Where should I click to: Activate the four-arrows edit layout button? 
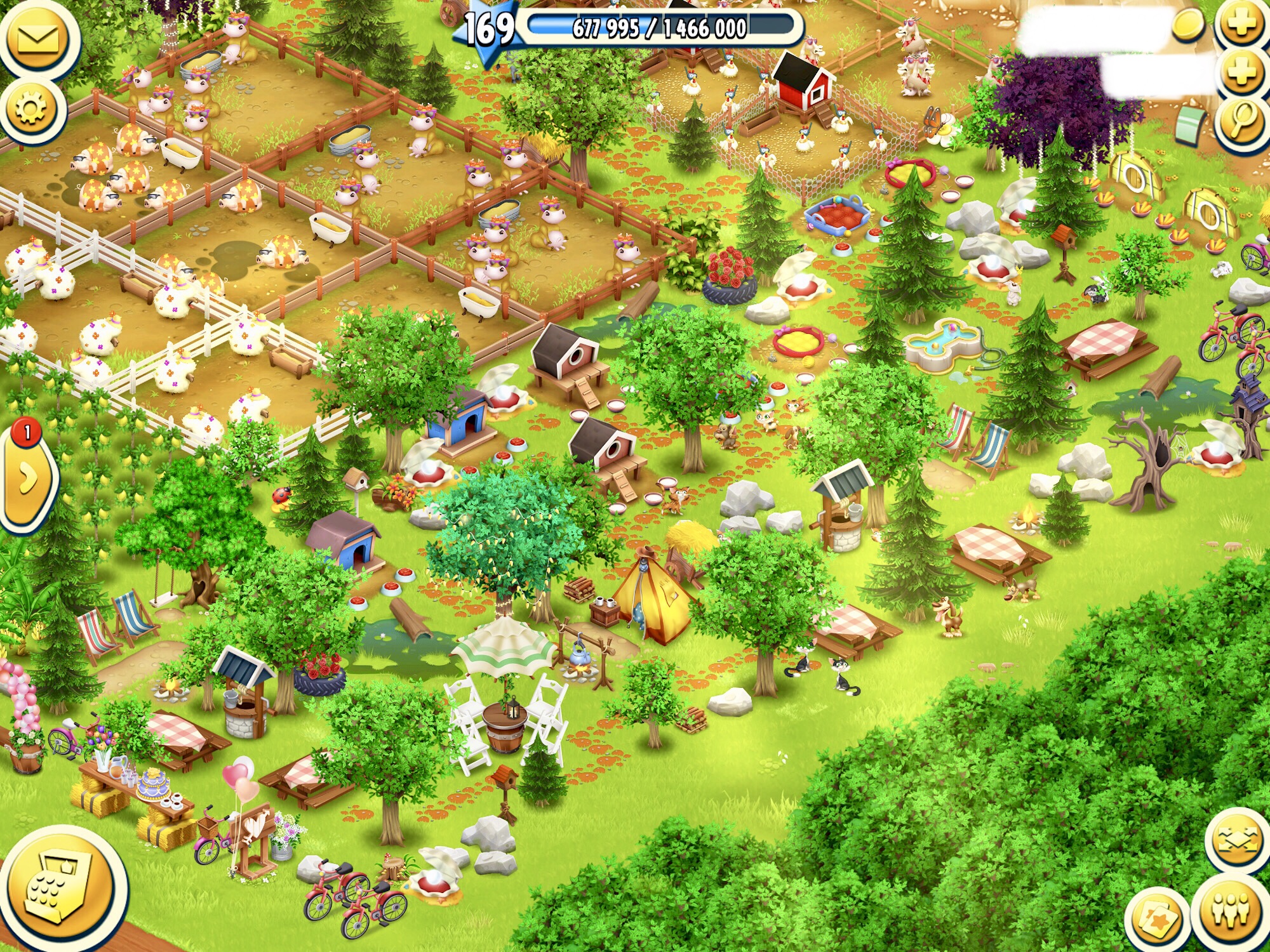coord(1238,840)
